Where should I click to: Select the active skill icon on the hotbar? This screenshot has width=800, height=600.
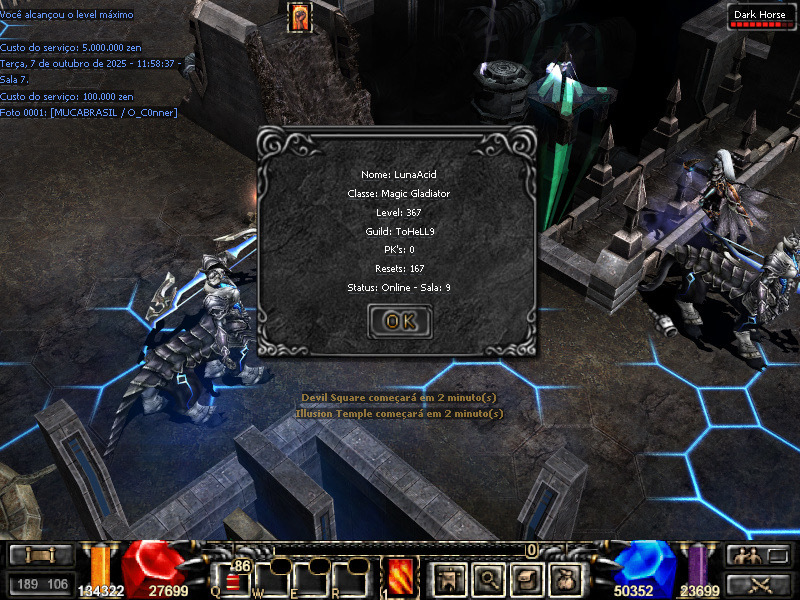(x=401, y=577)
